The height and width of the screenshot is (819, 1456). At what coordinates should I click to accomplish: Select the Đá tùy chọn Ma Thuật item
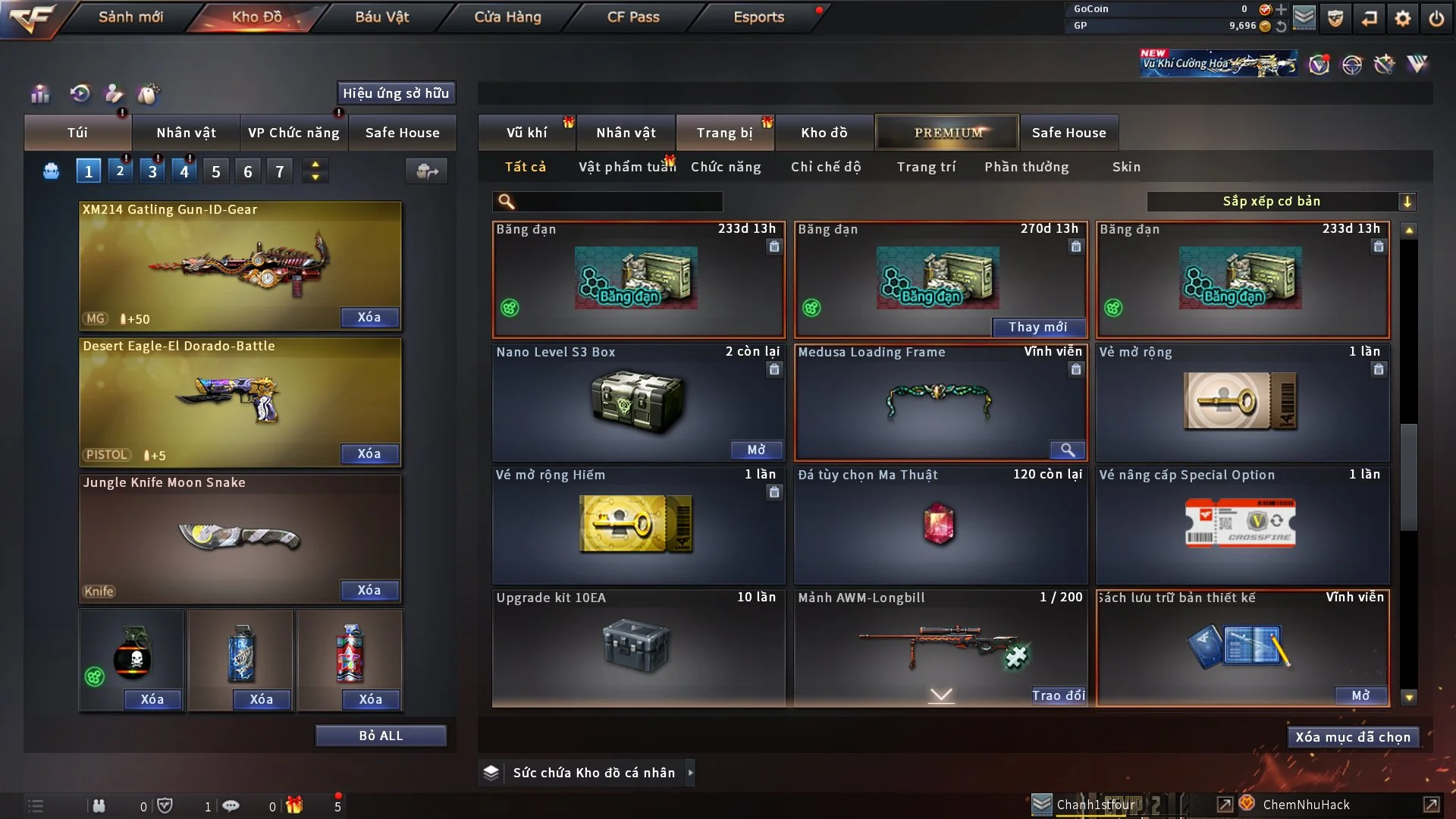tap(940, 525)
